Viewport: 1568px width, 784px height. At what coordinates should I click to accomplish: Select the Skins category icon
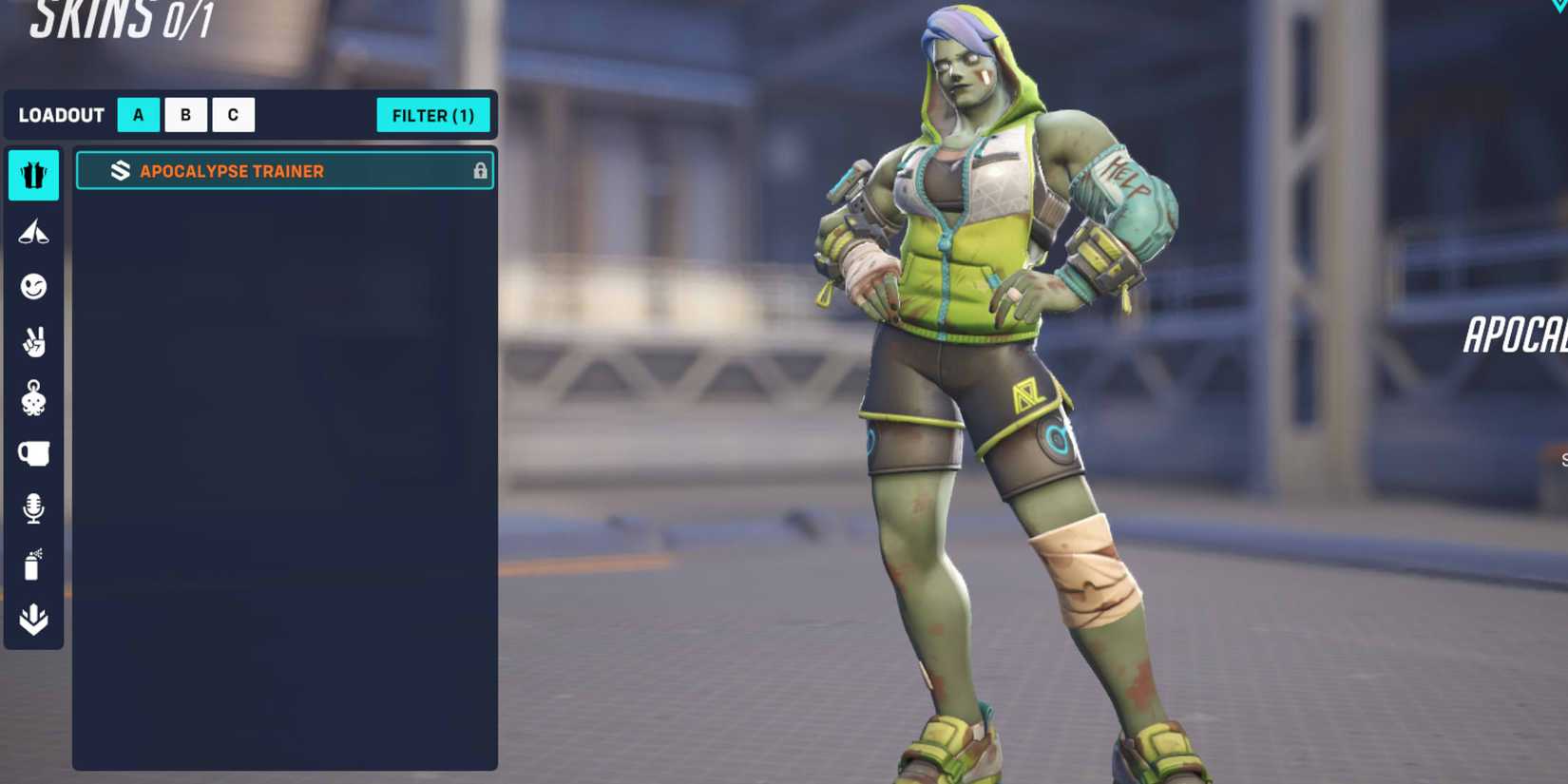(34, 175)
